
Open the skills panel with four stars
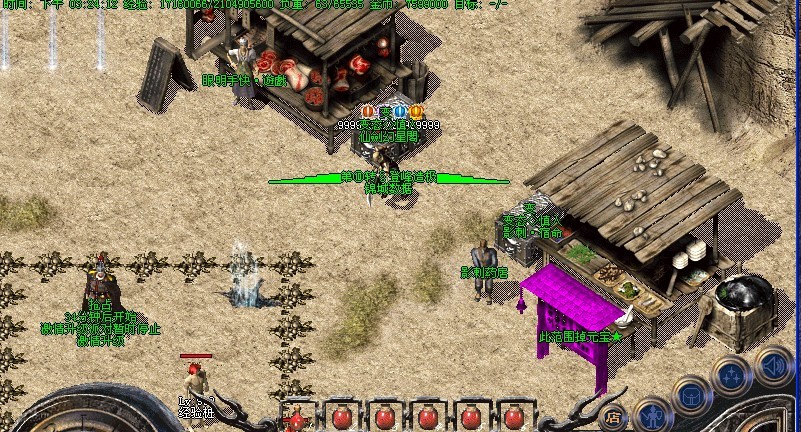click(733, 375)
